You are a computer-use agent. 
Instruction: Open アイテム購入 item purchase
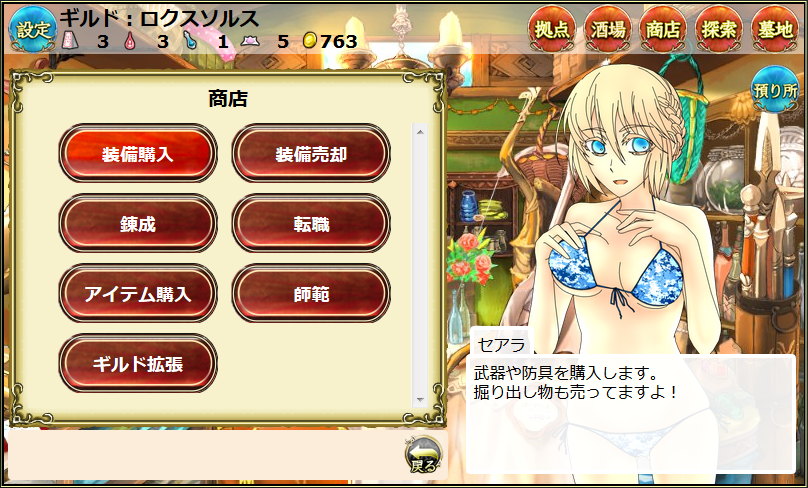(x=138, y=294)
